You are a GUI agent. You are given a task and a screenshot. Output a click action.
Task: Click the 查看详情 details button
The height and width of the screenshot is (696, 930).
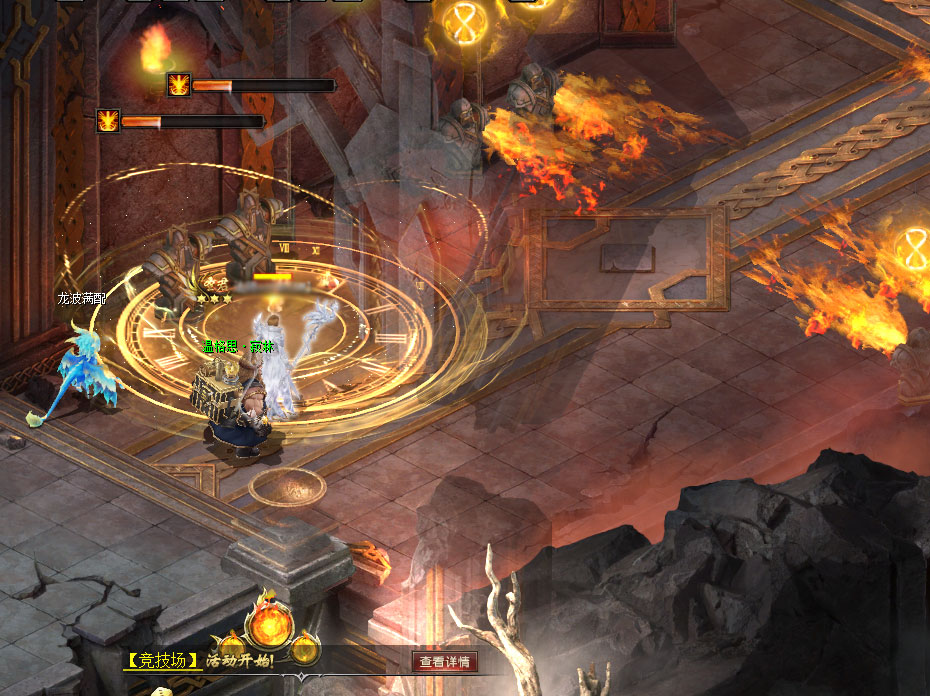(445, 661)
